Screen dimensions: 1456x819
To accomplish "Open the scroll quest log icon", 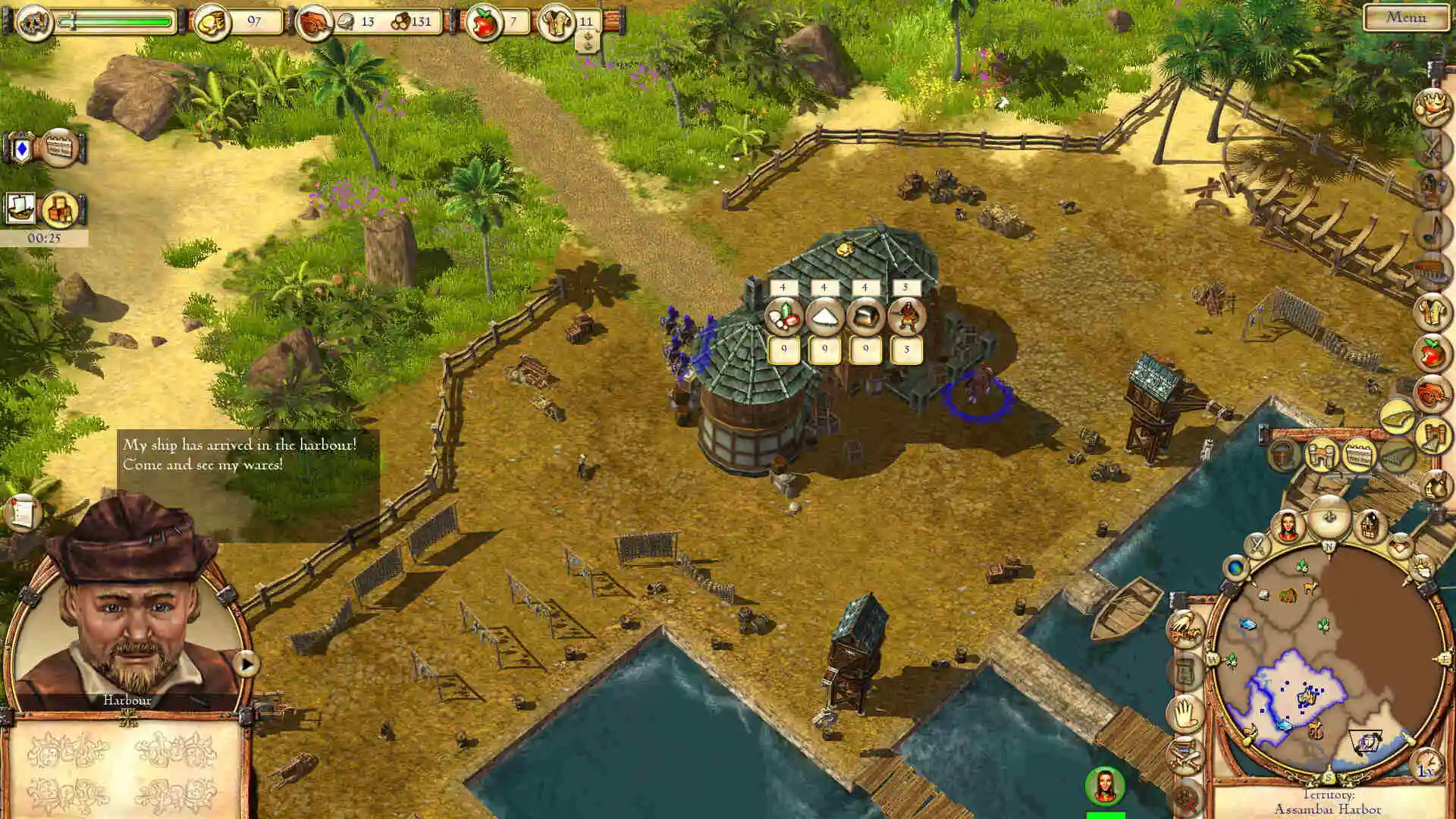I will tap(22, 513).
